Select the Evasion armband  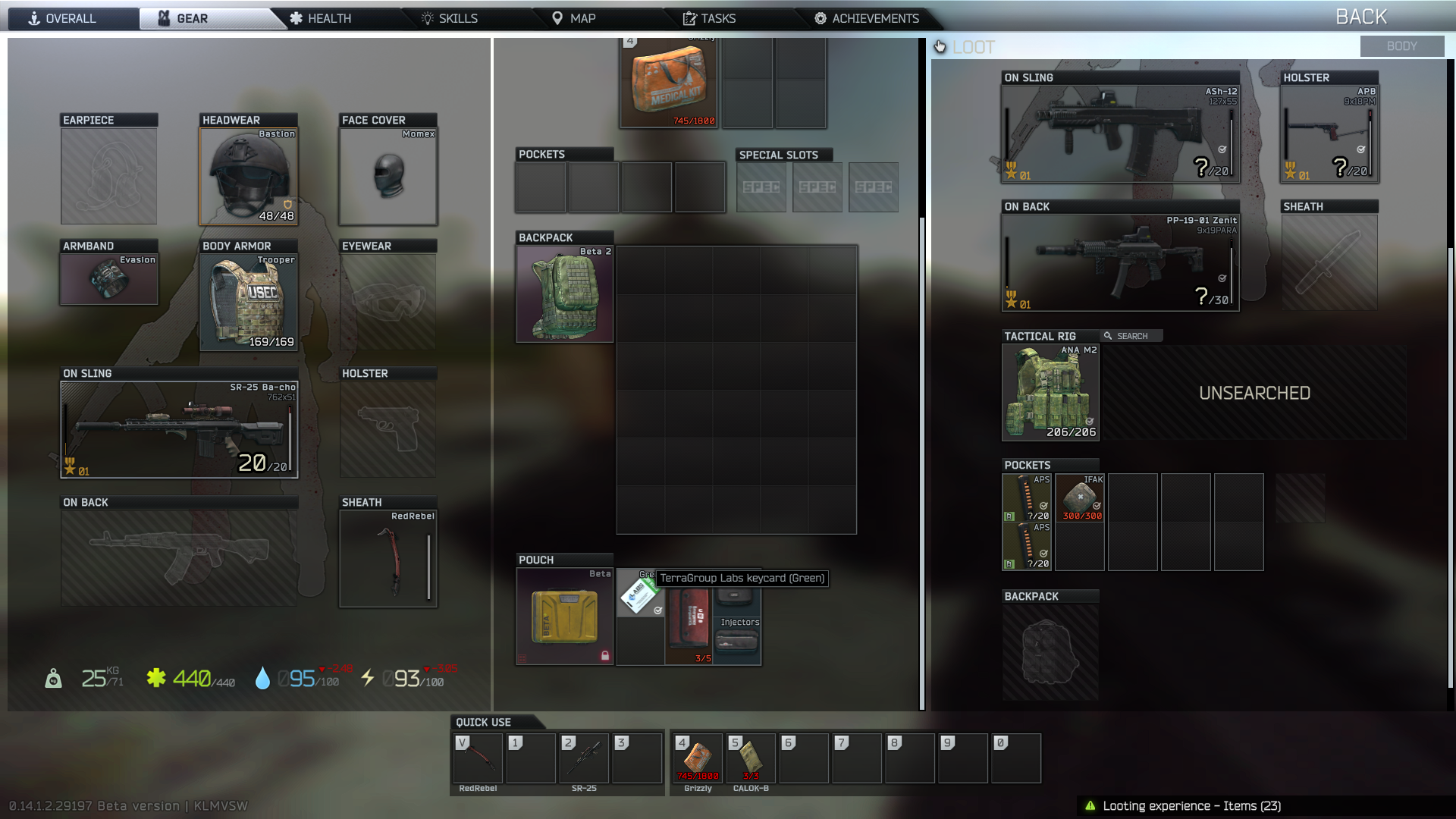[109, 279]
